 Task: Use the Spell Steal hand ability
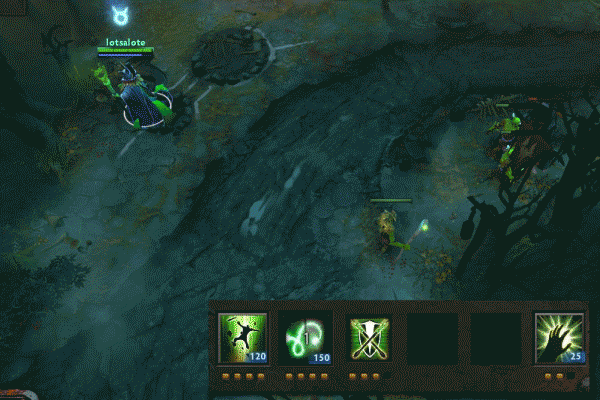[559, 338]
